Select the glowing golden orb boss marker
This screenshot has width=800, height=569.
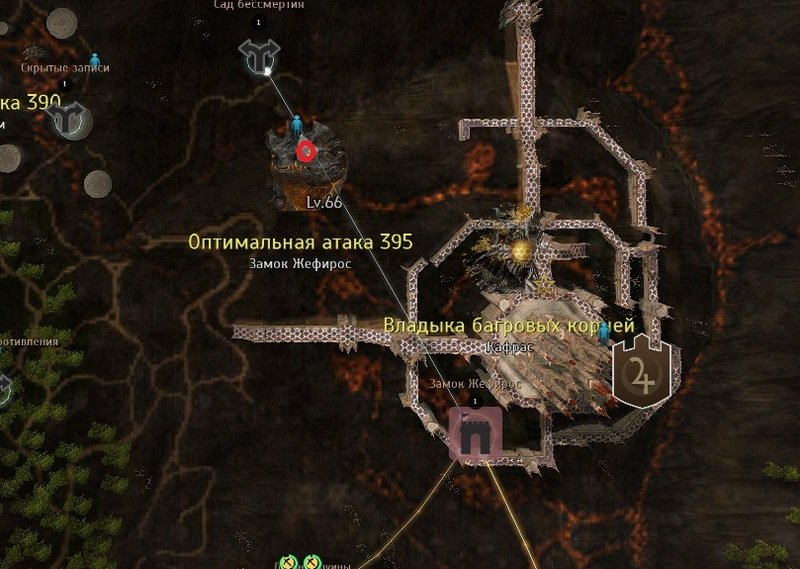(x=519, y=250)
